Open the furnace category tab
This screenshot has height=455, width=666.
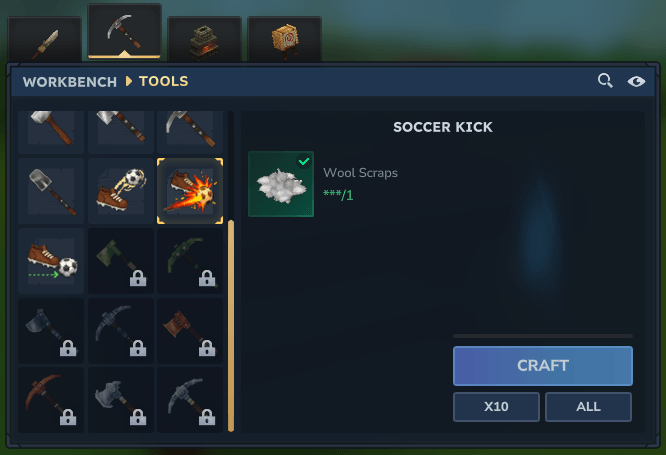tap(204, 40)
